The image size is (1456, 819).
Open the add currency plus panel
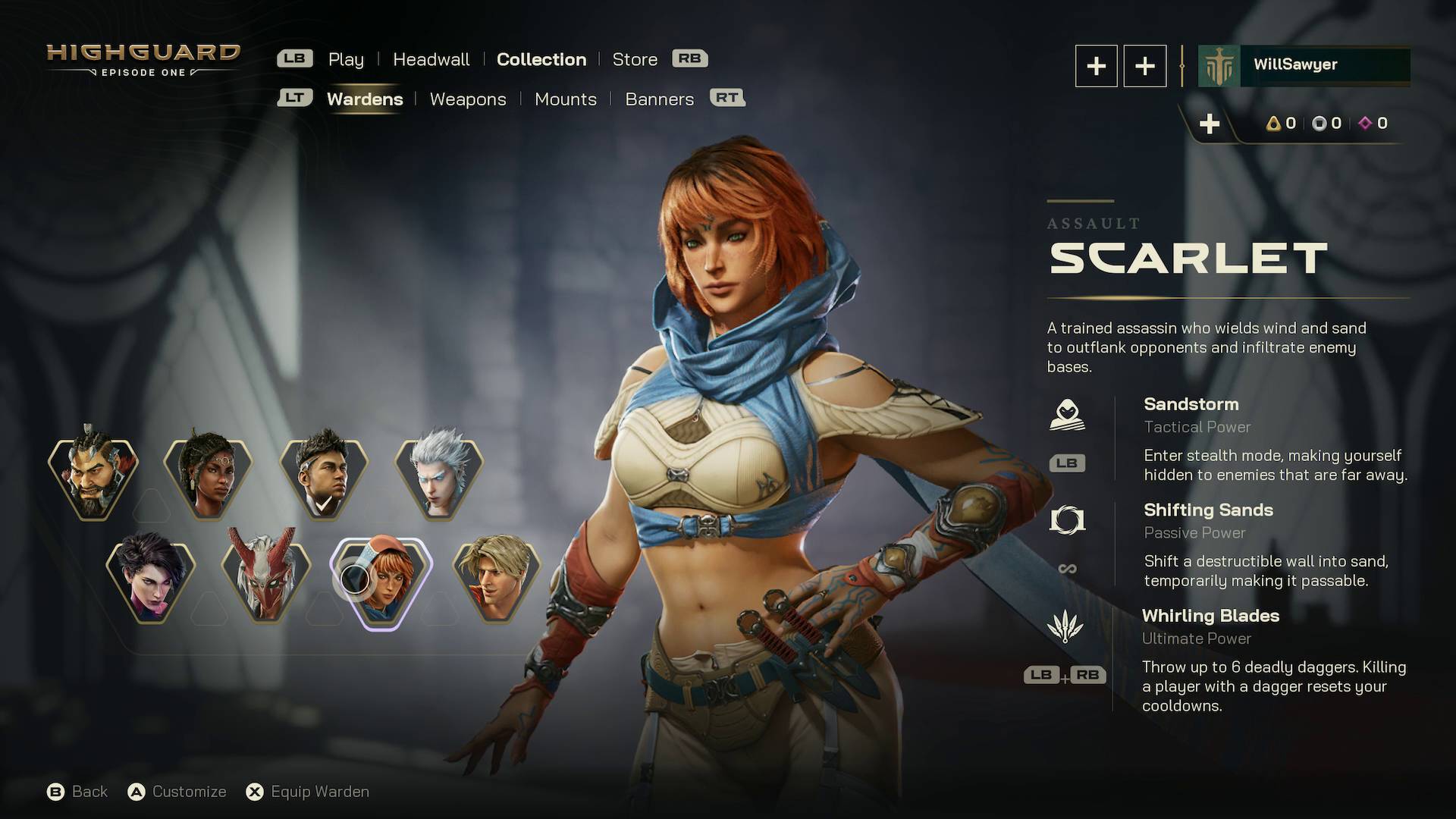point(1211,124)
